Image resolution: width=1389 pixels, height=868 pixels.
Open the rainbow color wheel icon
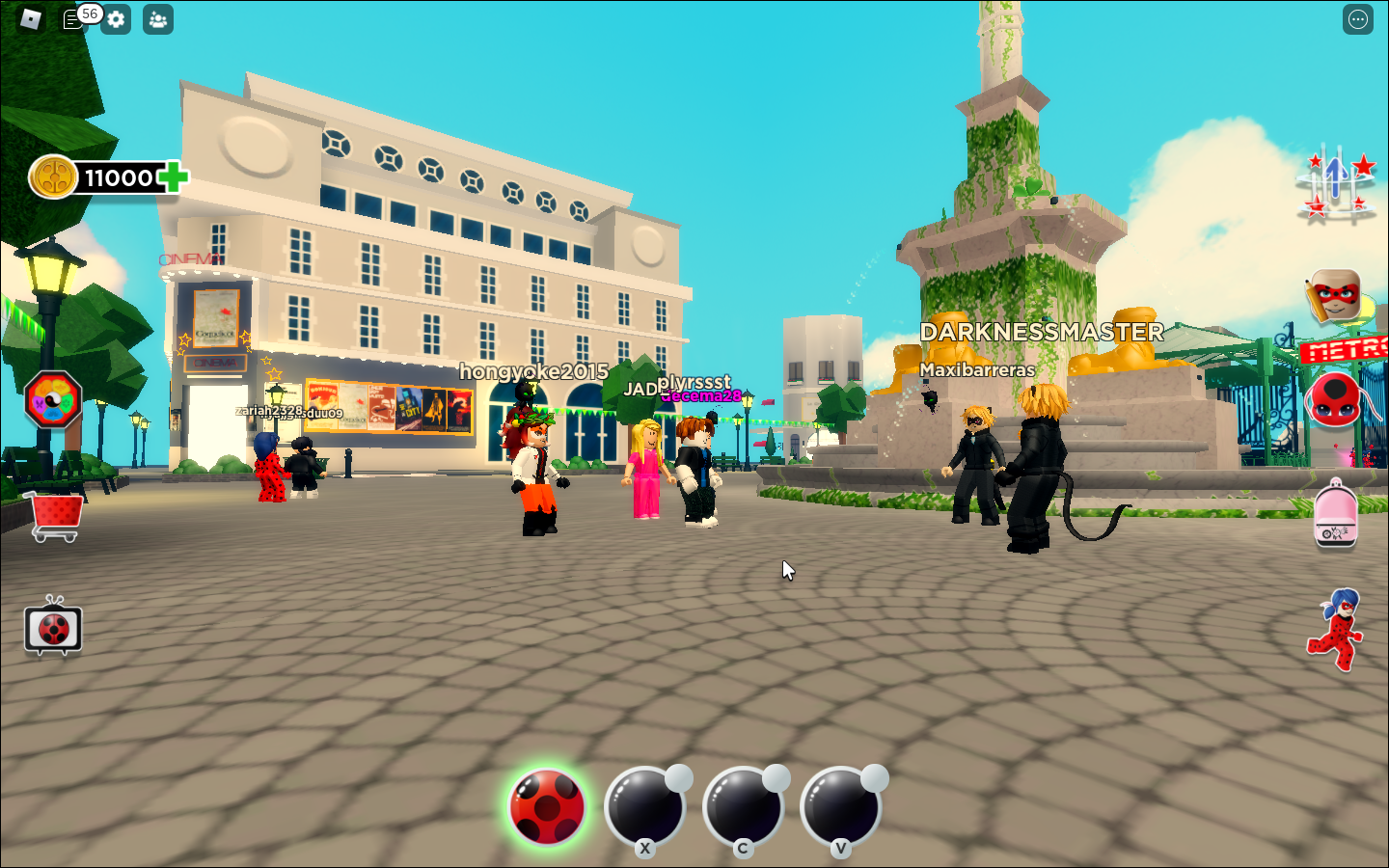(53, 400)
